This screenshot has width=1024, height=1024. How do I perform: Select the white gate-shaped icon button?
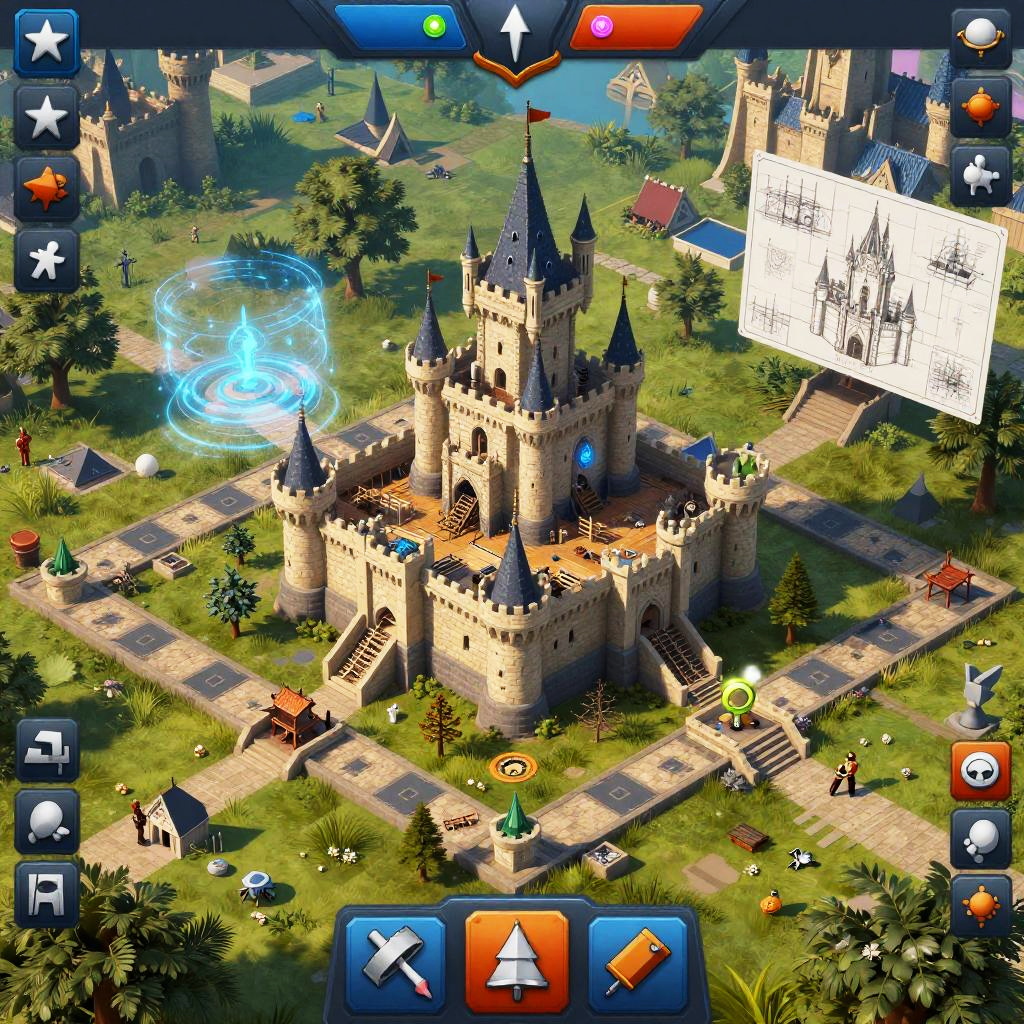coord(47,894)
